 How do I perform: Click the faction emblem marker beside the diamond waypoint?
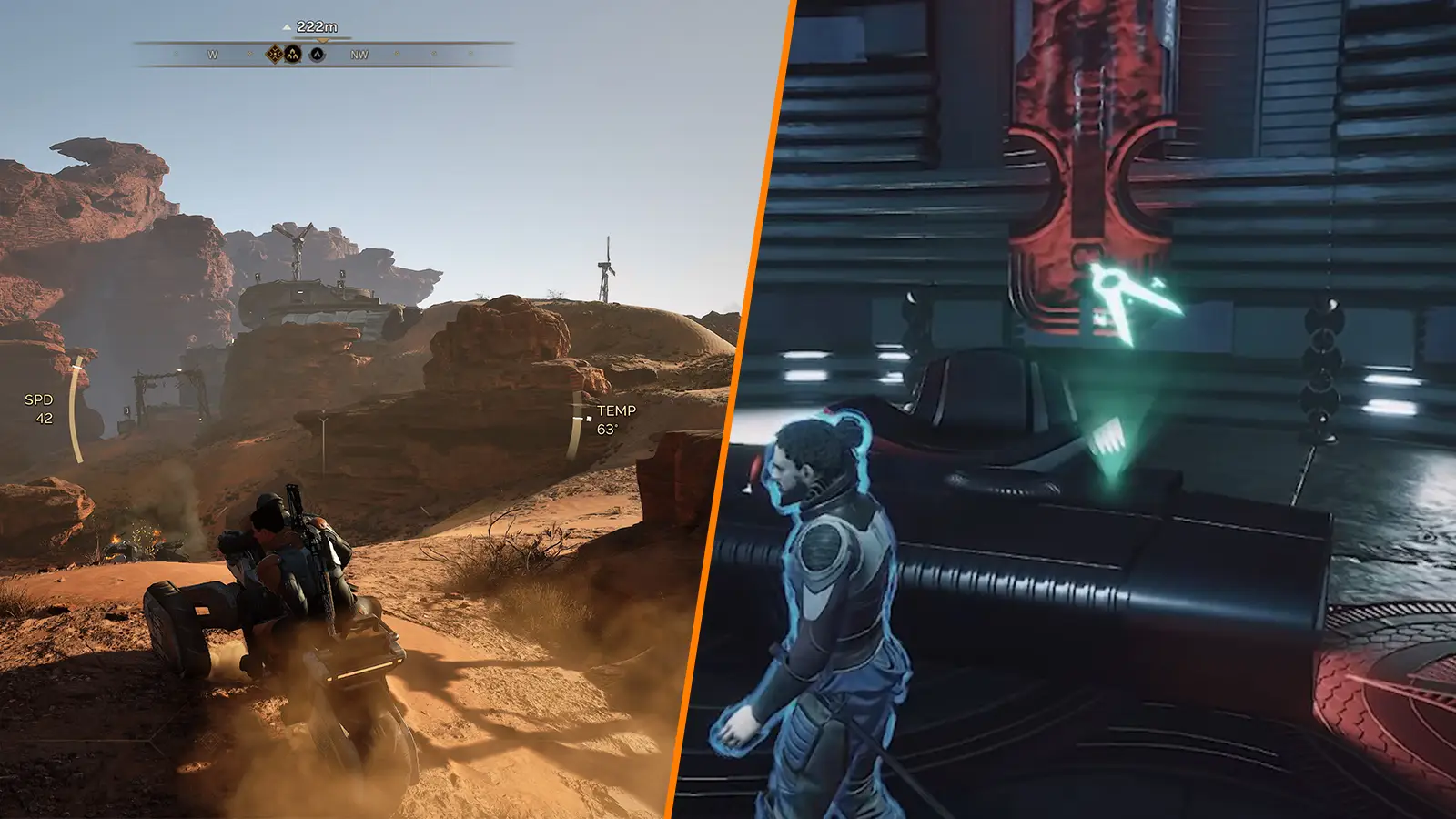point(293,53)
